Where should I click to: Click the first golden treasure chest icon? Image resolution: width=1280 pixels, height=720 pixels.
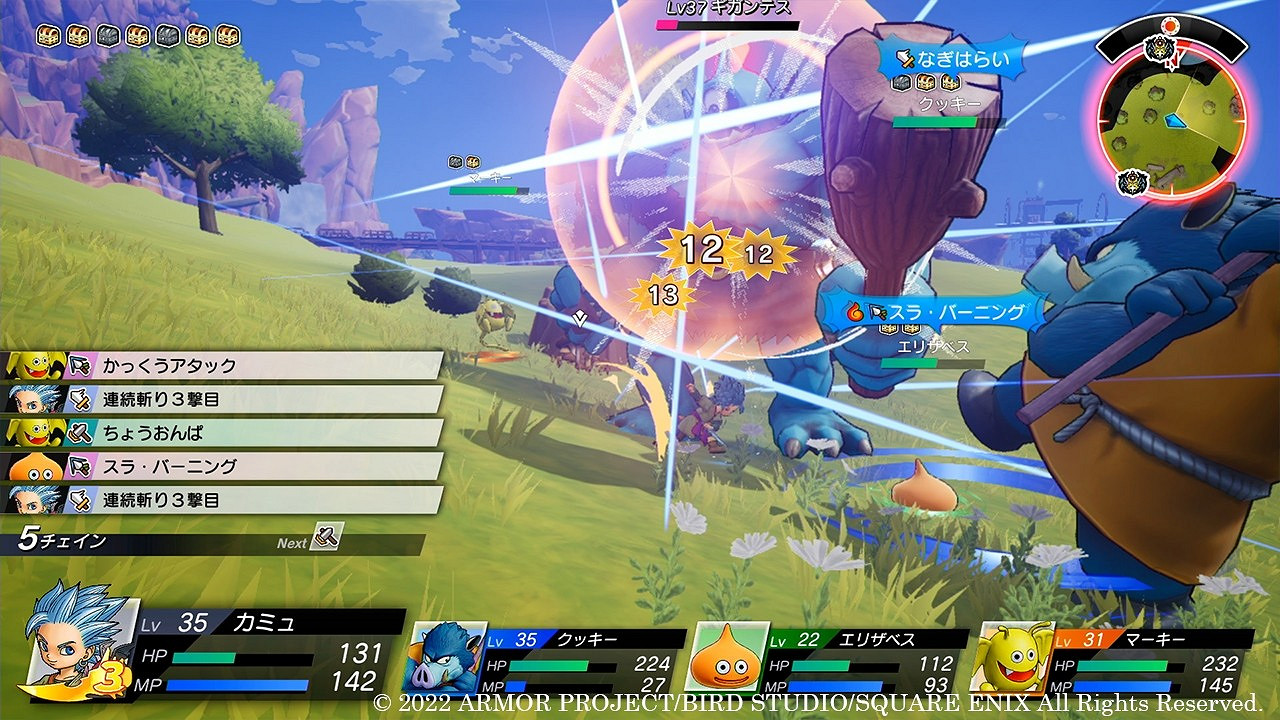click(47, 35)
